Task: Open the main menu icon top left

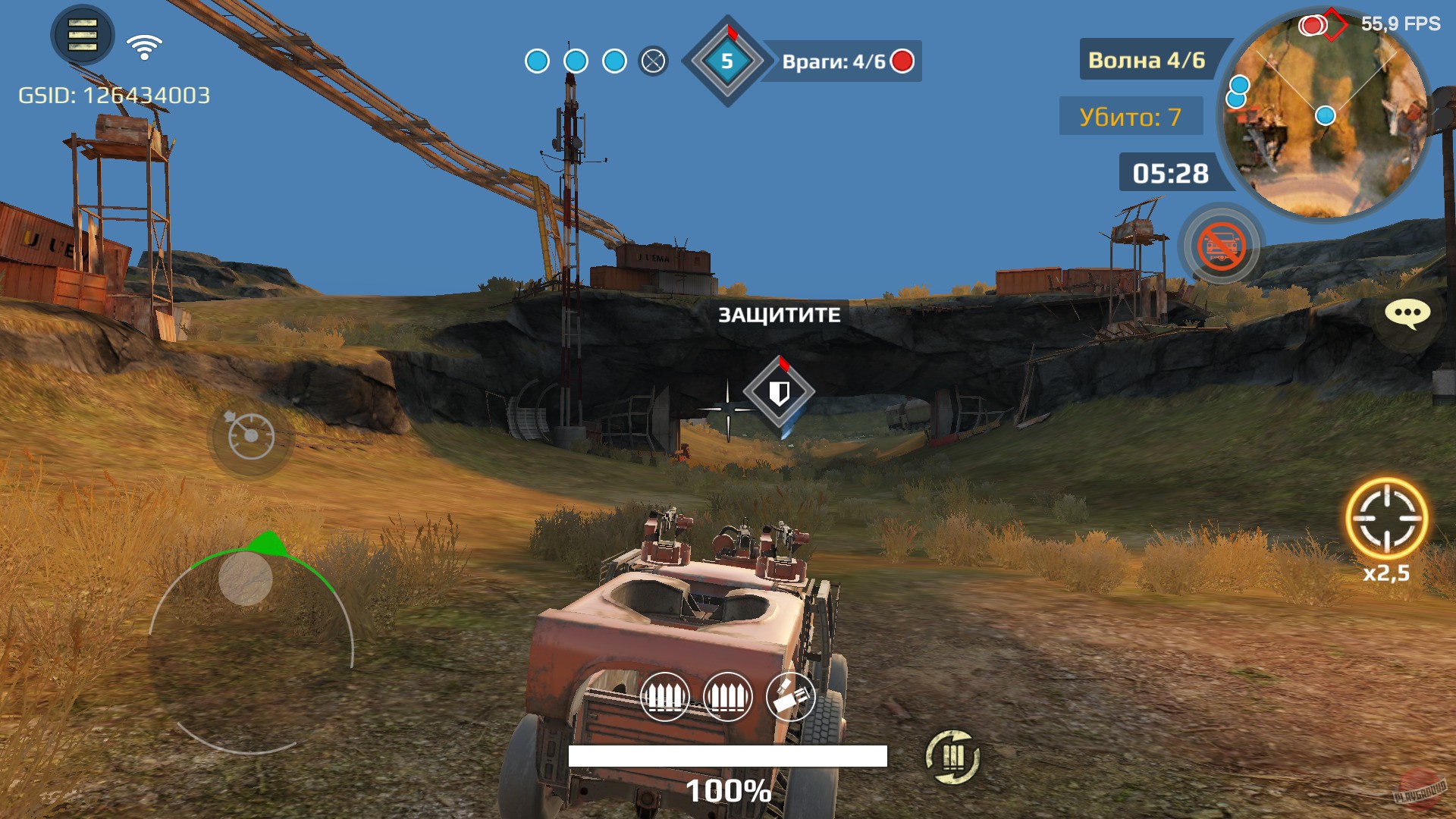Action: pyautogui.click(x=80, y=36)
